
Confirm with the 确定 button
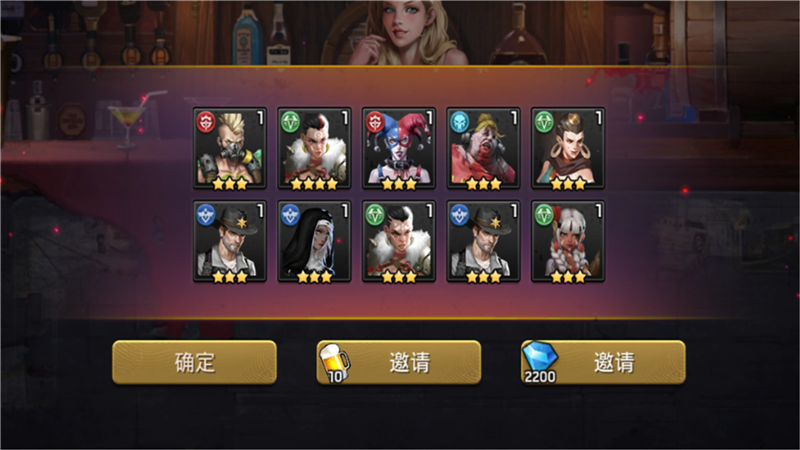coord(194,362)
